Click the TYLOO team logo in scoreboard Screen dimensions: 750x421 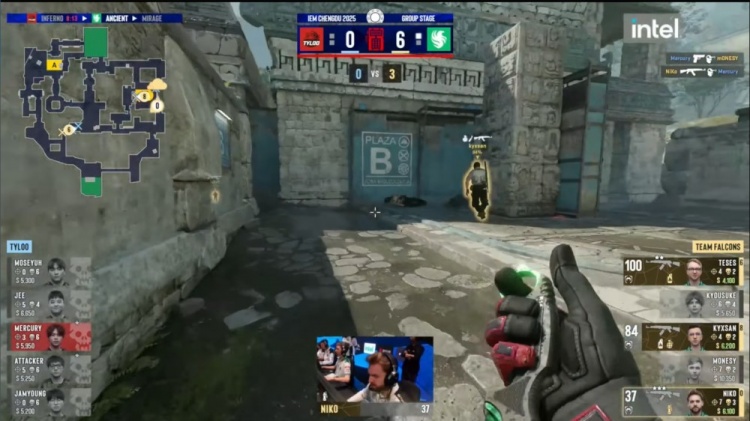click(312, 40)
